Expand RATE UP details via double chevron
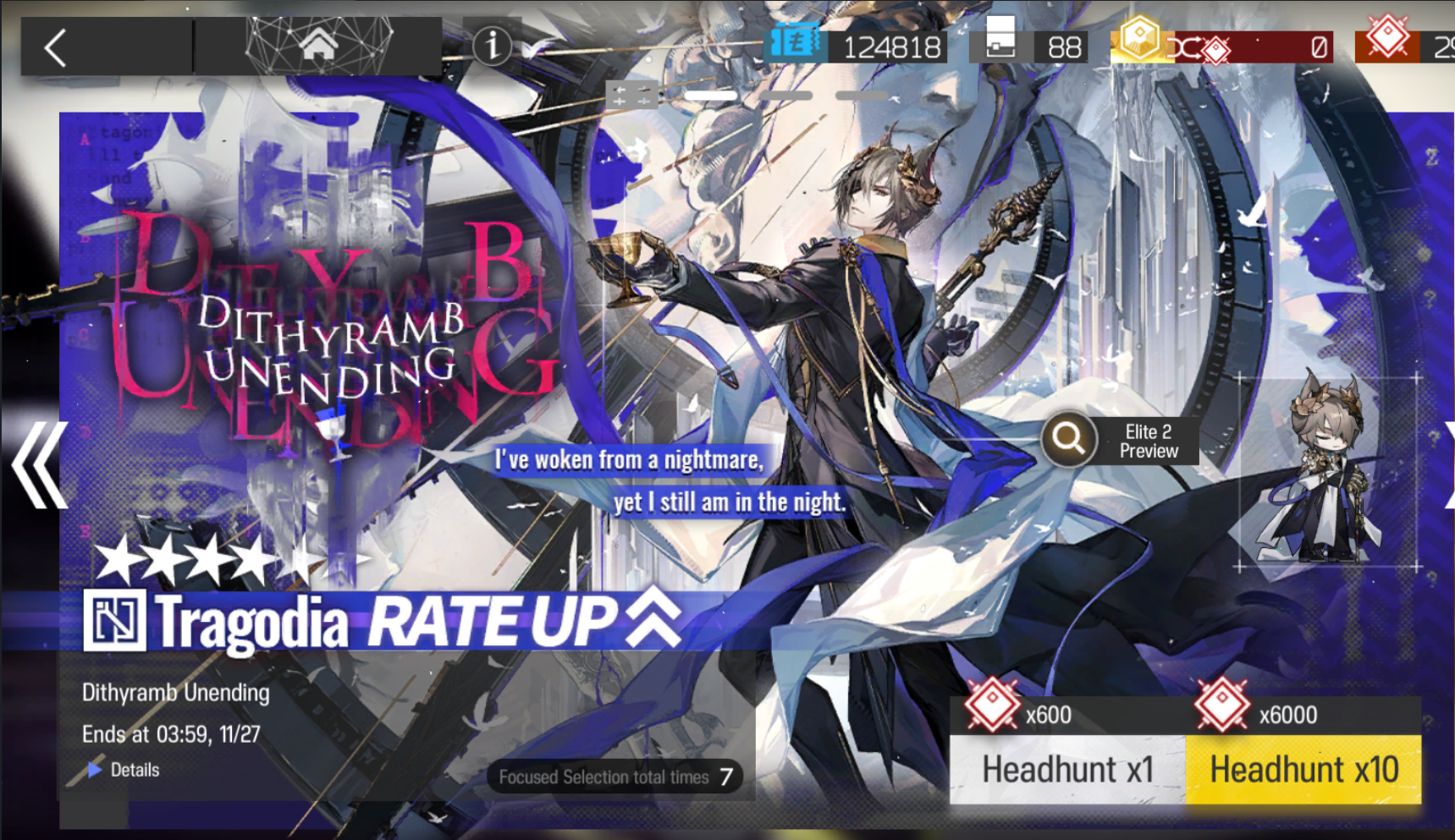 648,620
